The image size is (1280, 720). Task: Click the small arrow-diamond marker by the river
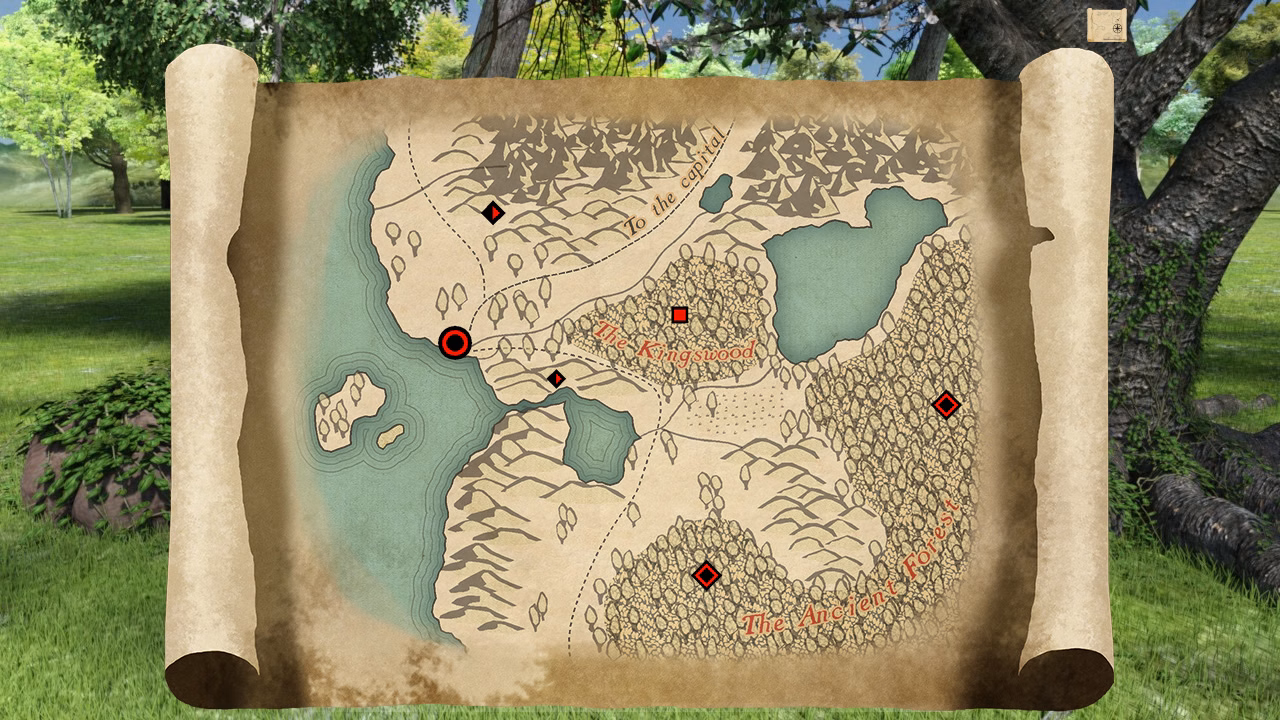click(556, 377)
